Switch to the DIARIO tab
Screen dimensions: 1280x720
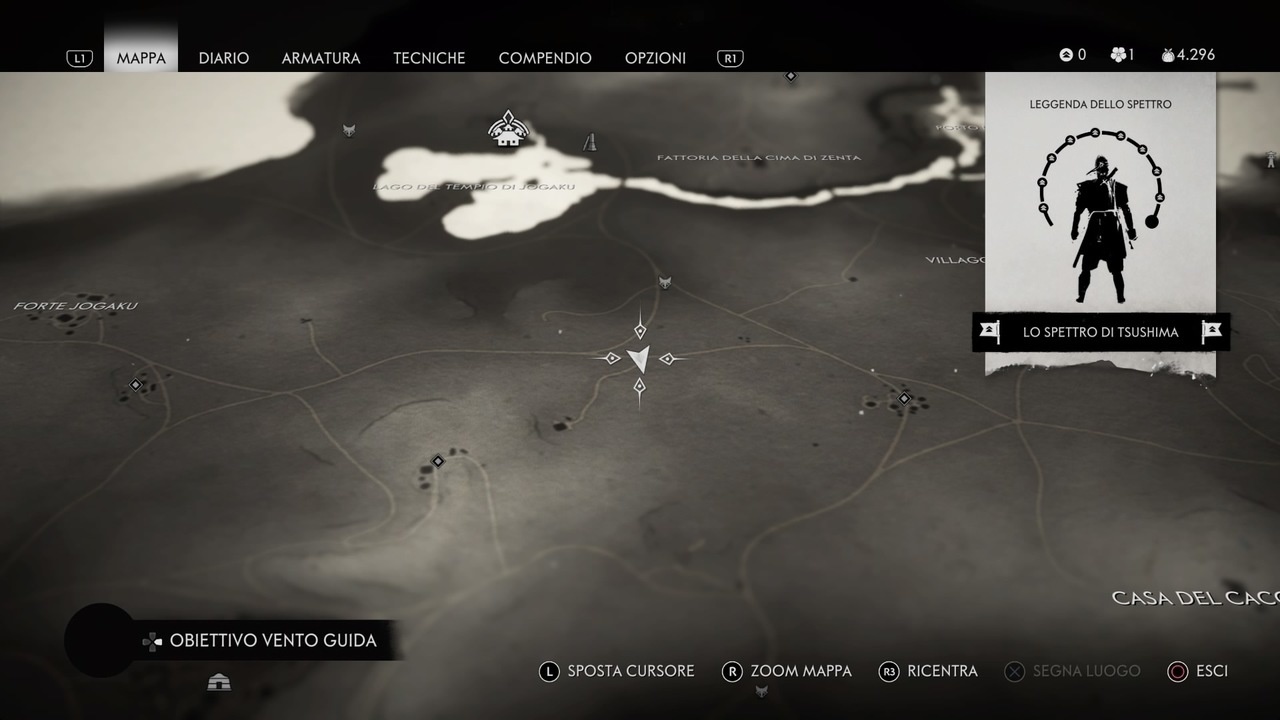coord(224,58)
